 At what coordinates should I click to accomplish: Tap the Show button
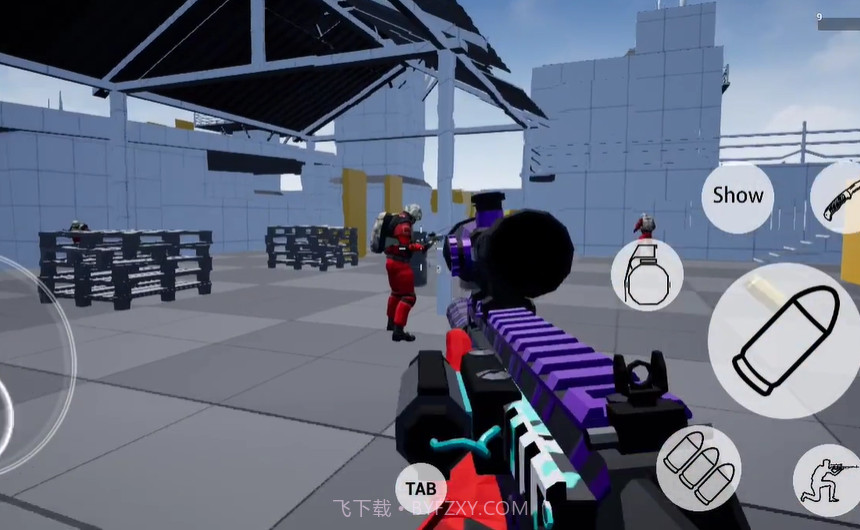tap(737, 197)
